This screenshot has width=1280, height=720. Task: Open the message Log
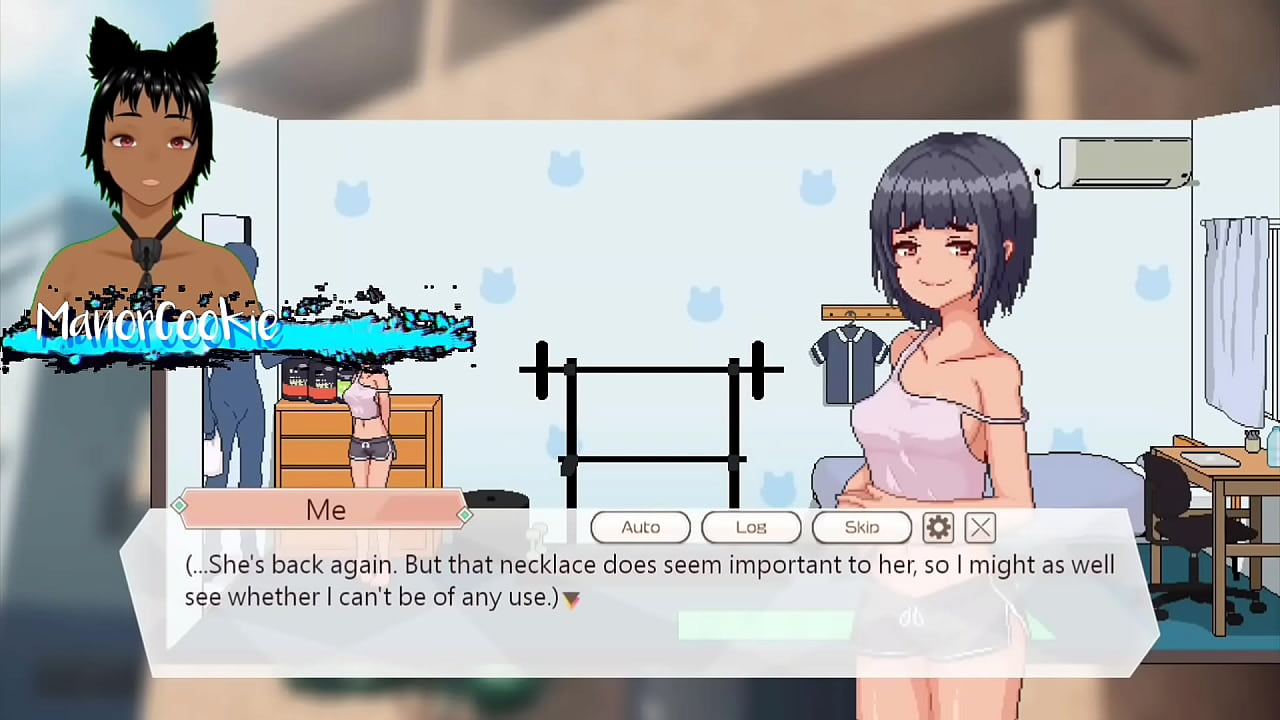(751, 527)
